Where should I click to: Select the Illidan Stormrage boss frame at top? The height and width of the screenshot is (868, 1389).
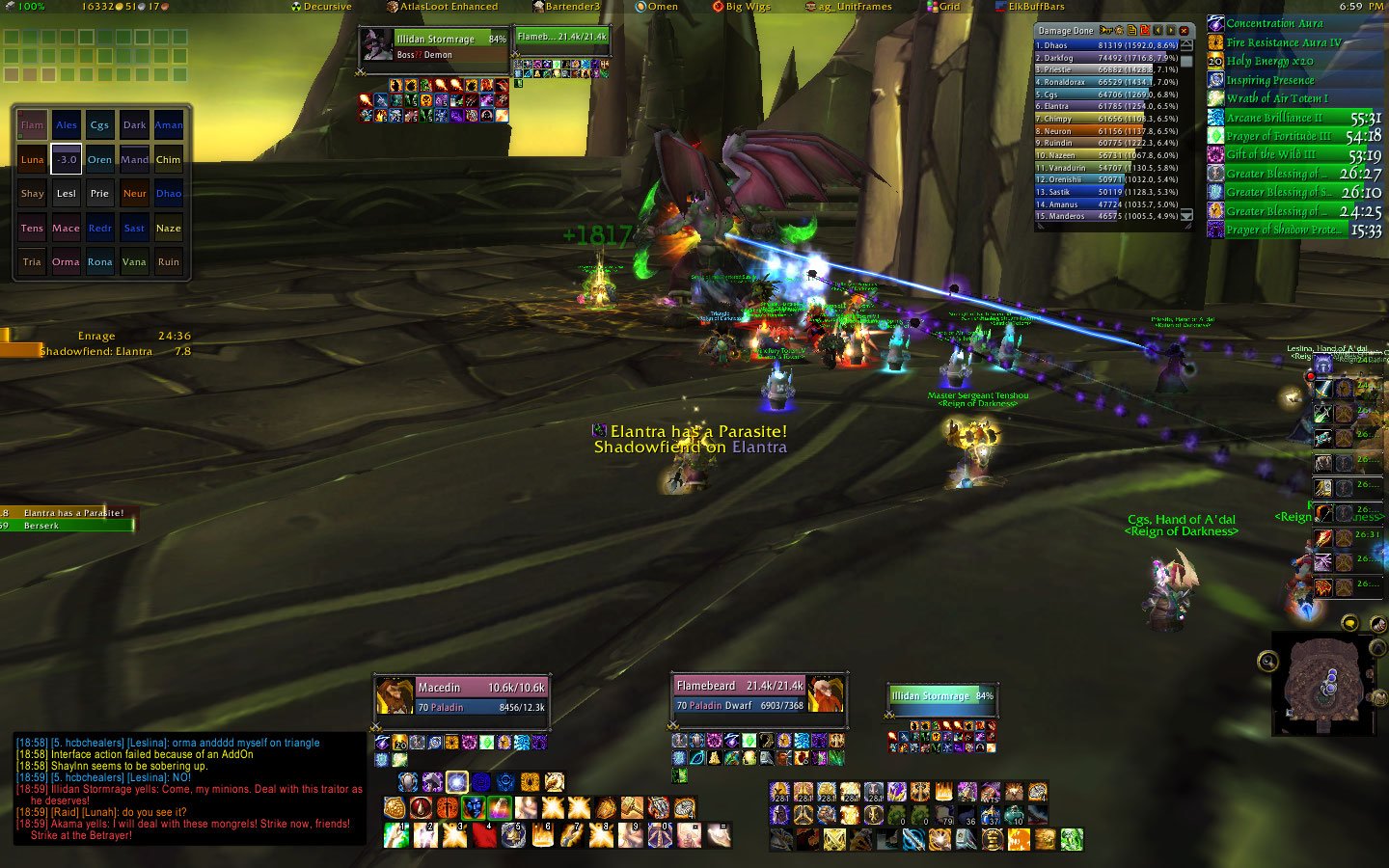pyautogui.click(x=434, y=46)
